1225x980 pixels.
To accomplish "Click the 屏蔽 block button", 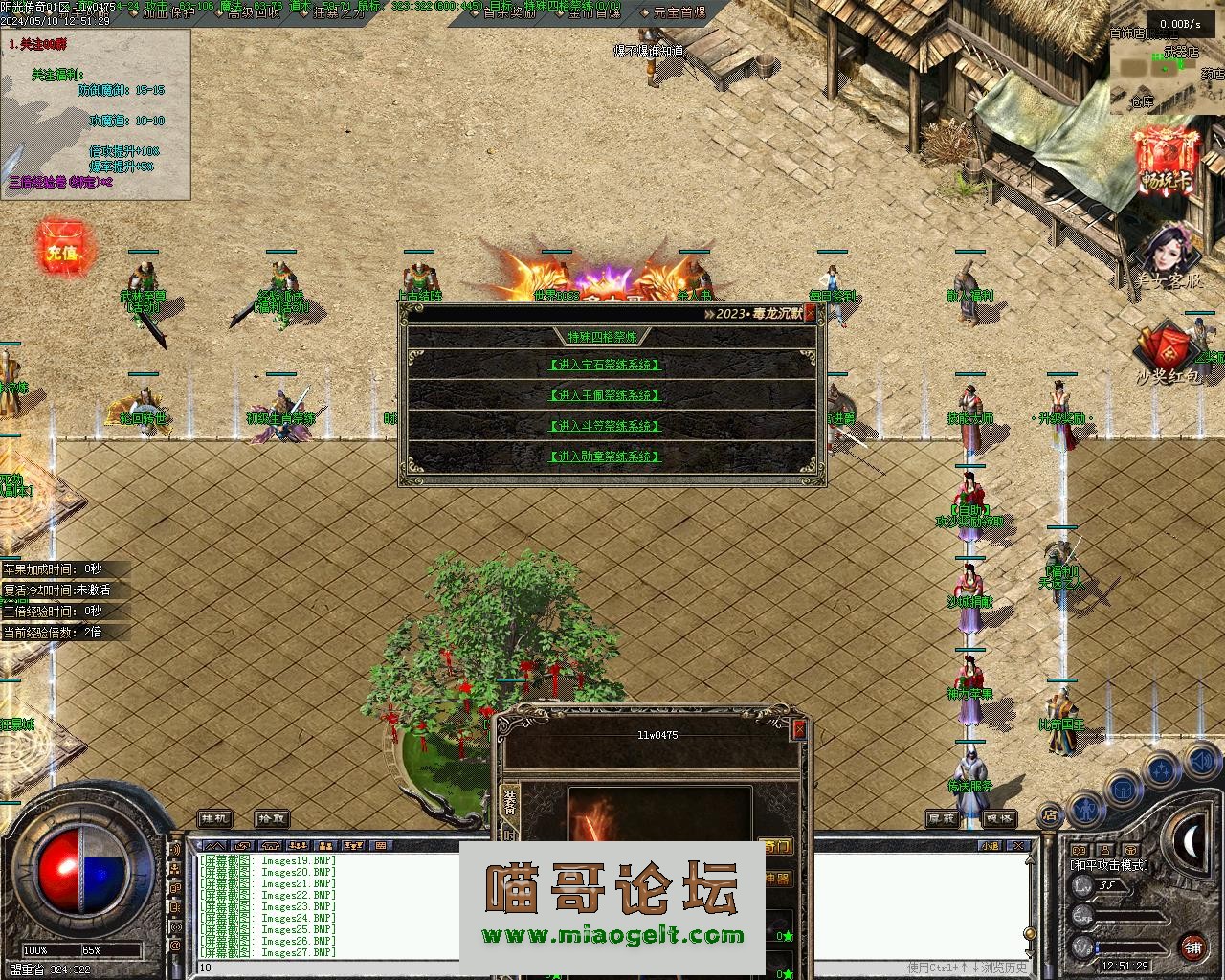I will click(x=943, y=819).
